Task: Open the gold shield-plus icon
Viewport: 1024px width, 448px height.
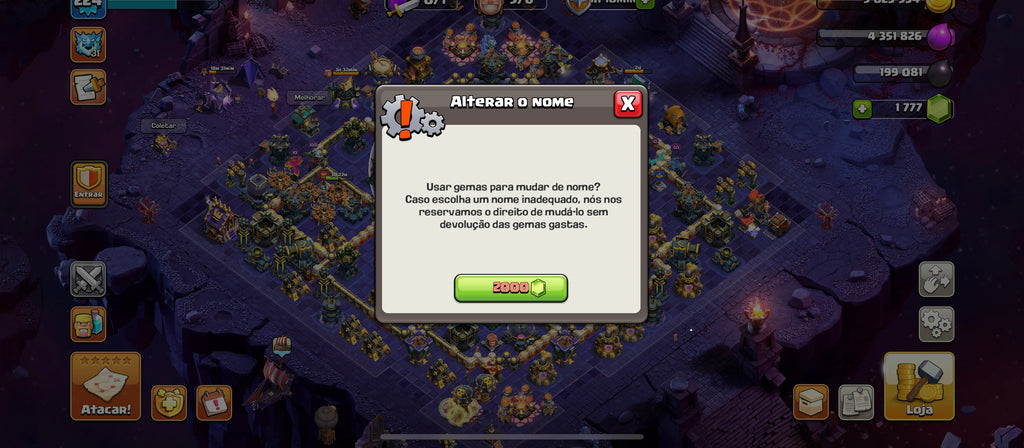Action: coord(169,402)
